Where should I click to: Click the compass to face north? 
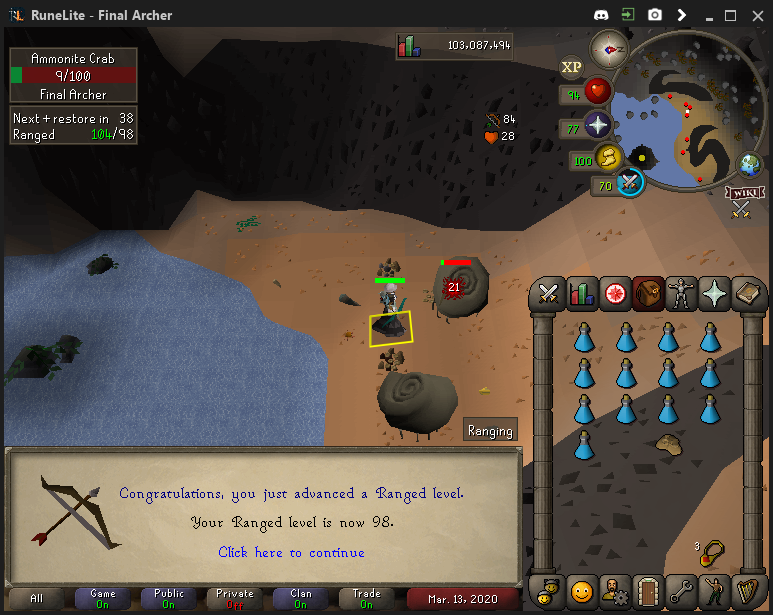[608, 48]
